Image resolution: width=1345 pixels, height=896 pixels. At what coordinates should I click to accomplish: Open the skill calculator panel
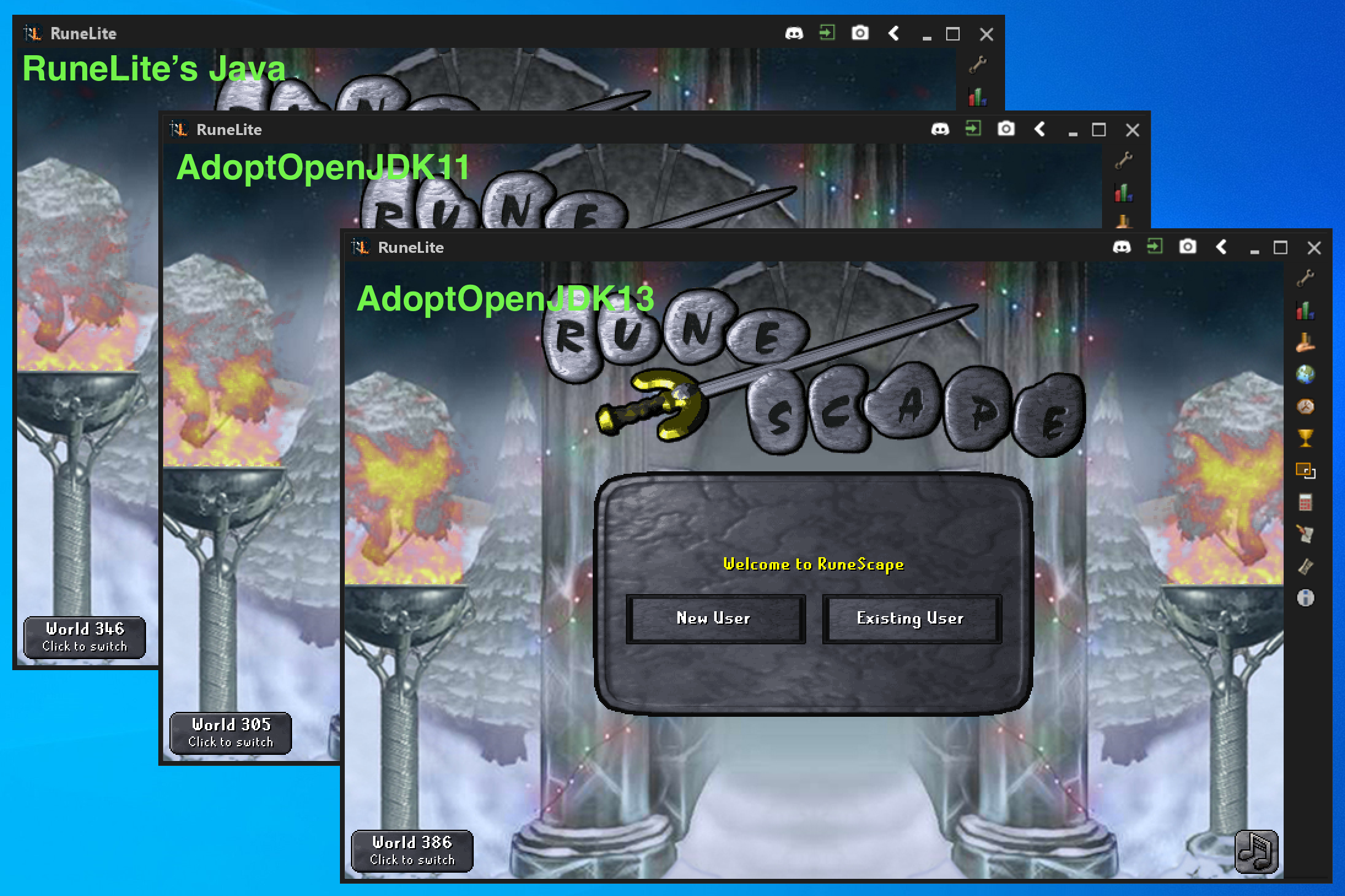click(1306, 500)
